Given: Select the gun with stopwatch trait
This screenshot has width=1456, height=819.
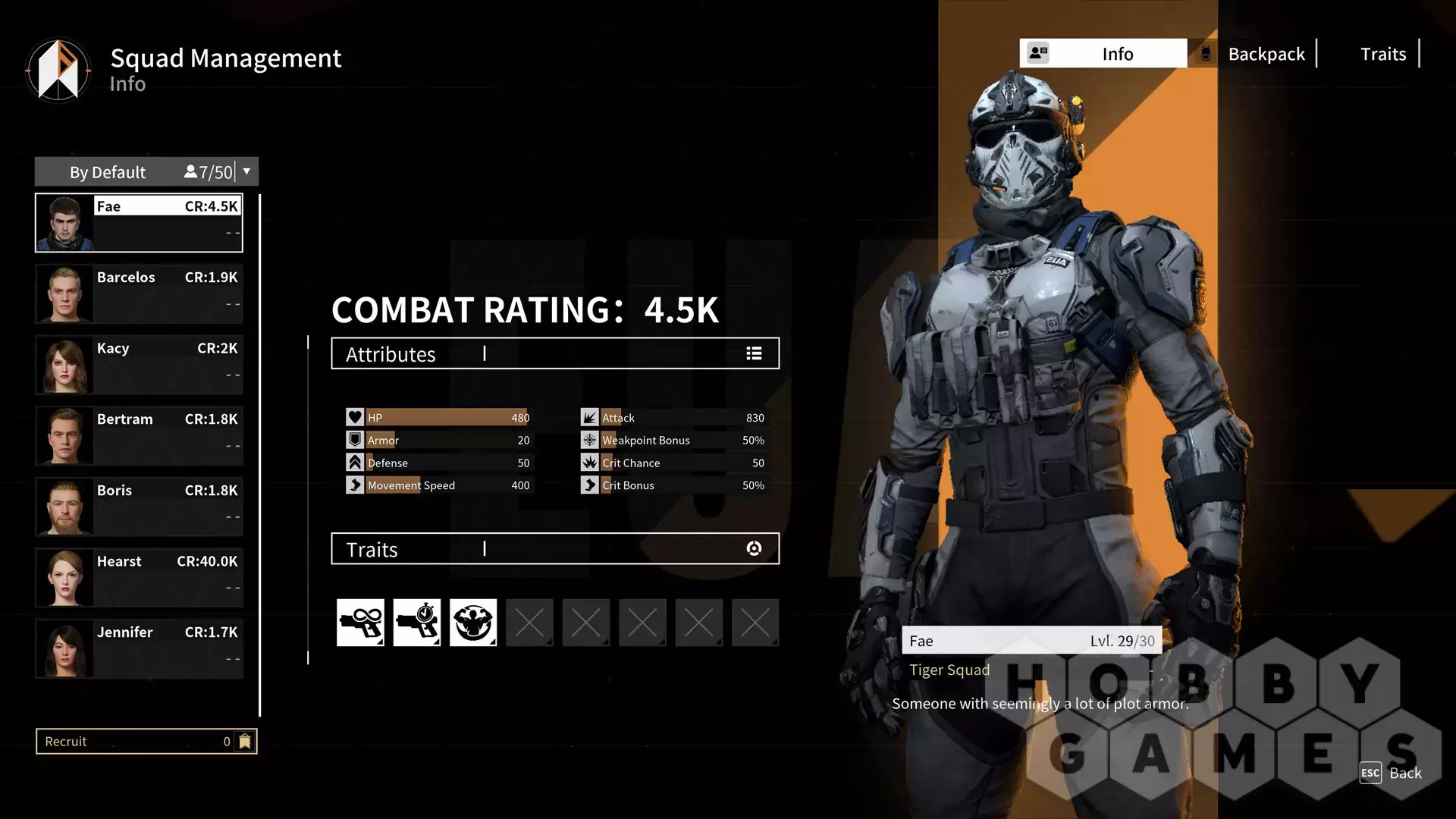Looking at the screenshot, I should (x=416, y=623).
